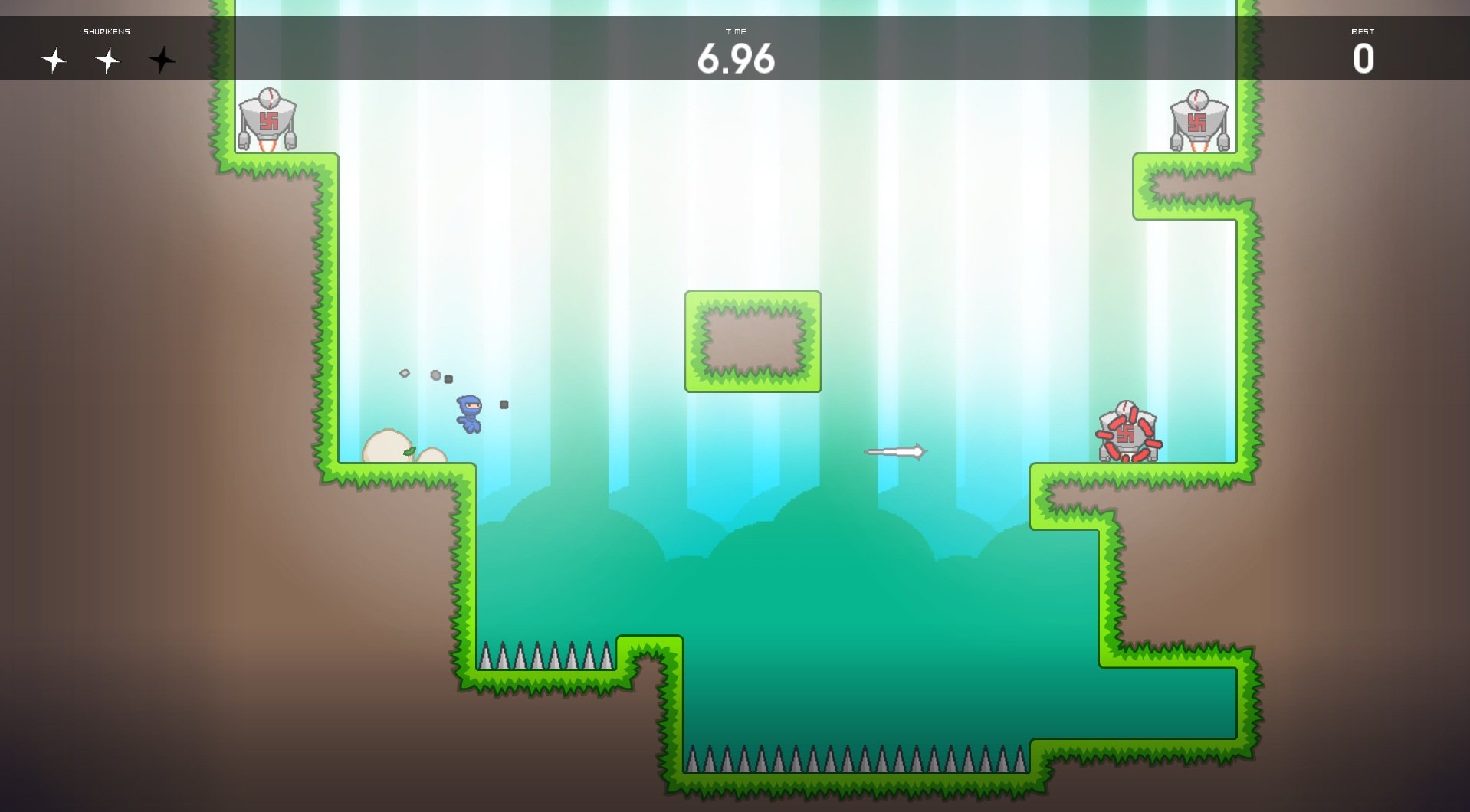Screen dimensions: 1470x812
Task: Click the small sprout beside the egg
Action: coord(409,452)
